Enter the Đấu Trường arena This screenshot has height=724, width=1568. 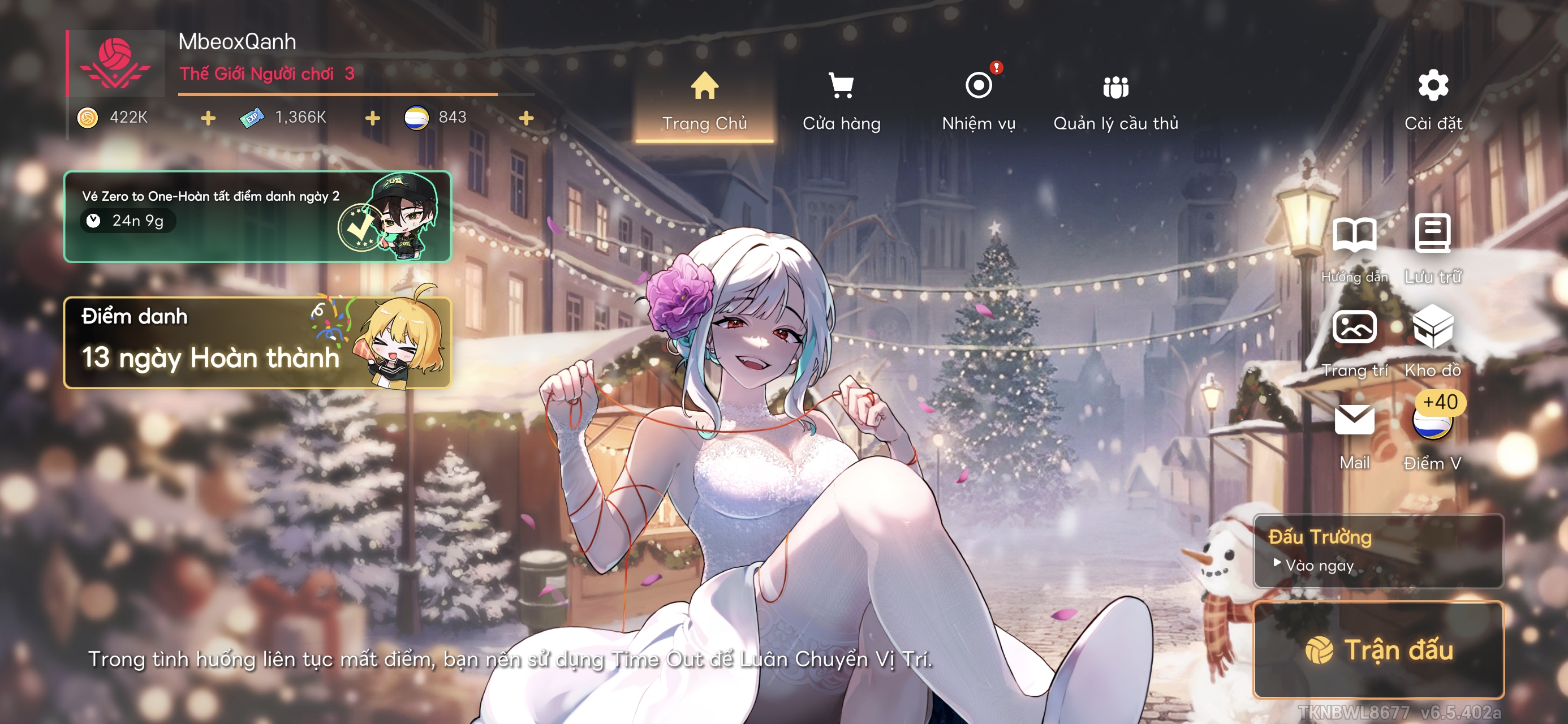pos(1378,550)
